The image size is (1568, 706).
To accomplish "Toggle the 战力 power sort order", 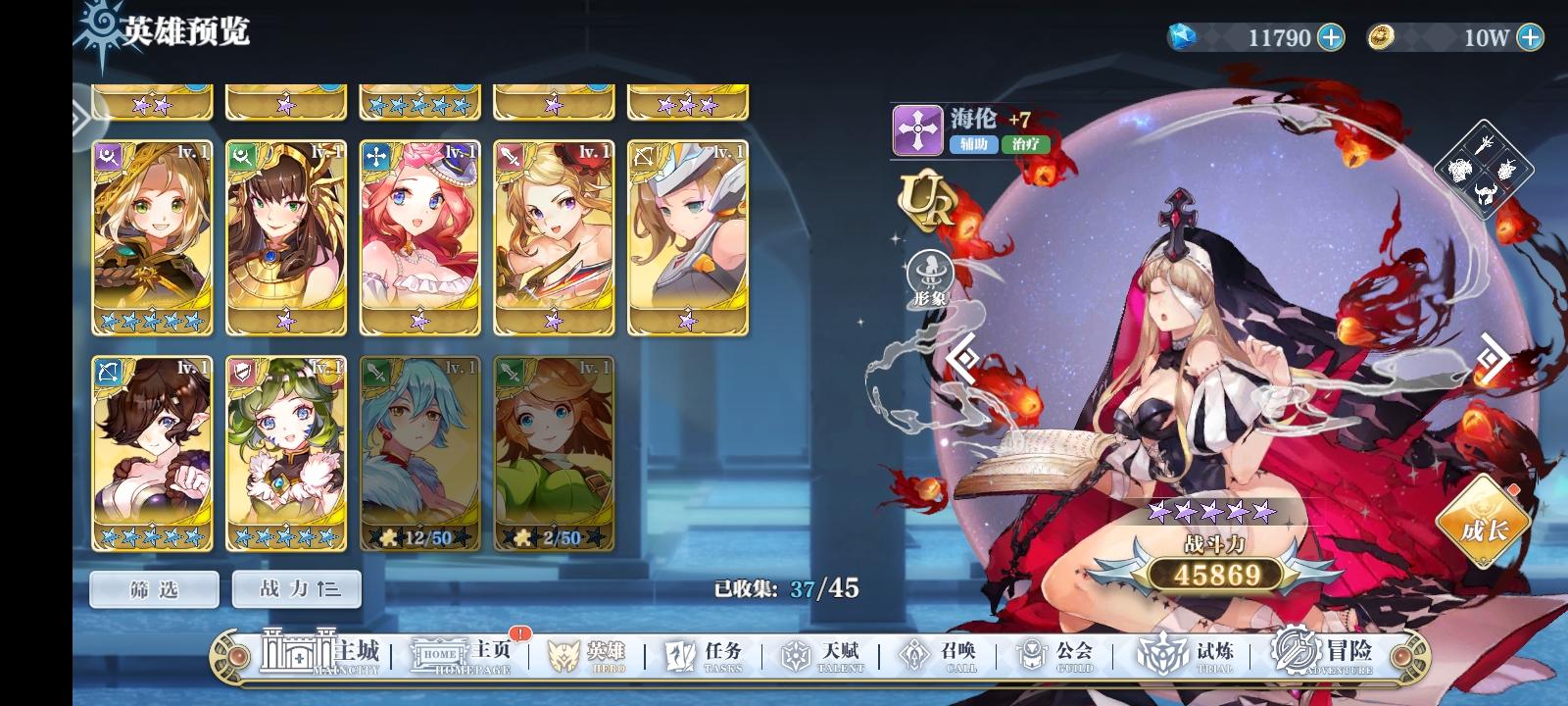I will [296, 588].
